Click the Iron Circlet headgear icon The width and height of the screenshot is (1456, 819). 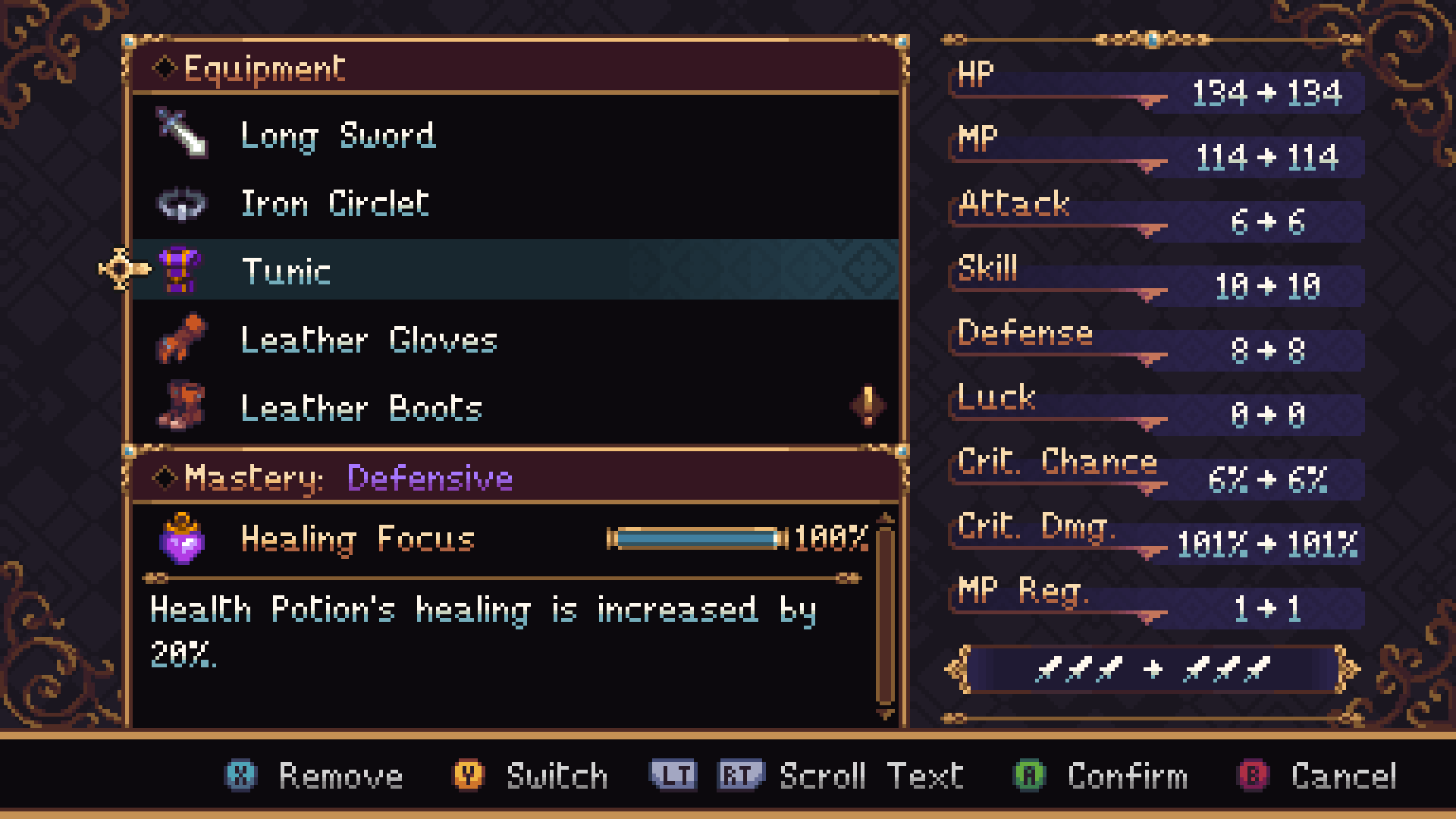pyautogui.click(x=180, y=203)
